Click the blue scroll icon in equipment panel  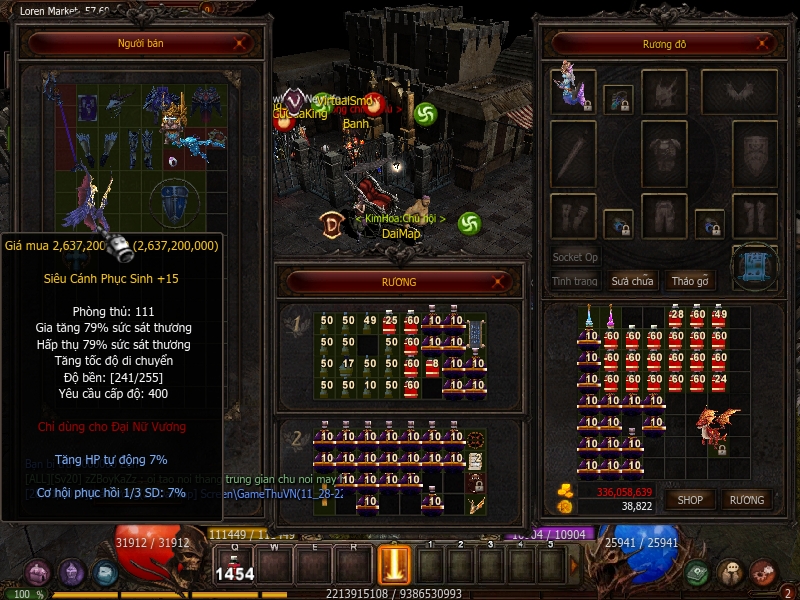(x=754, y=267)
